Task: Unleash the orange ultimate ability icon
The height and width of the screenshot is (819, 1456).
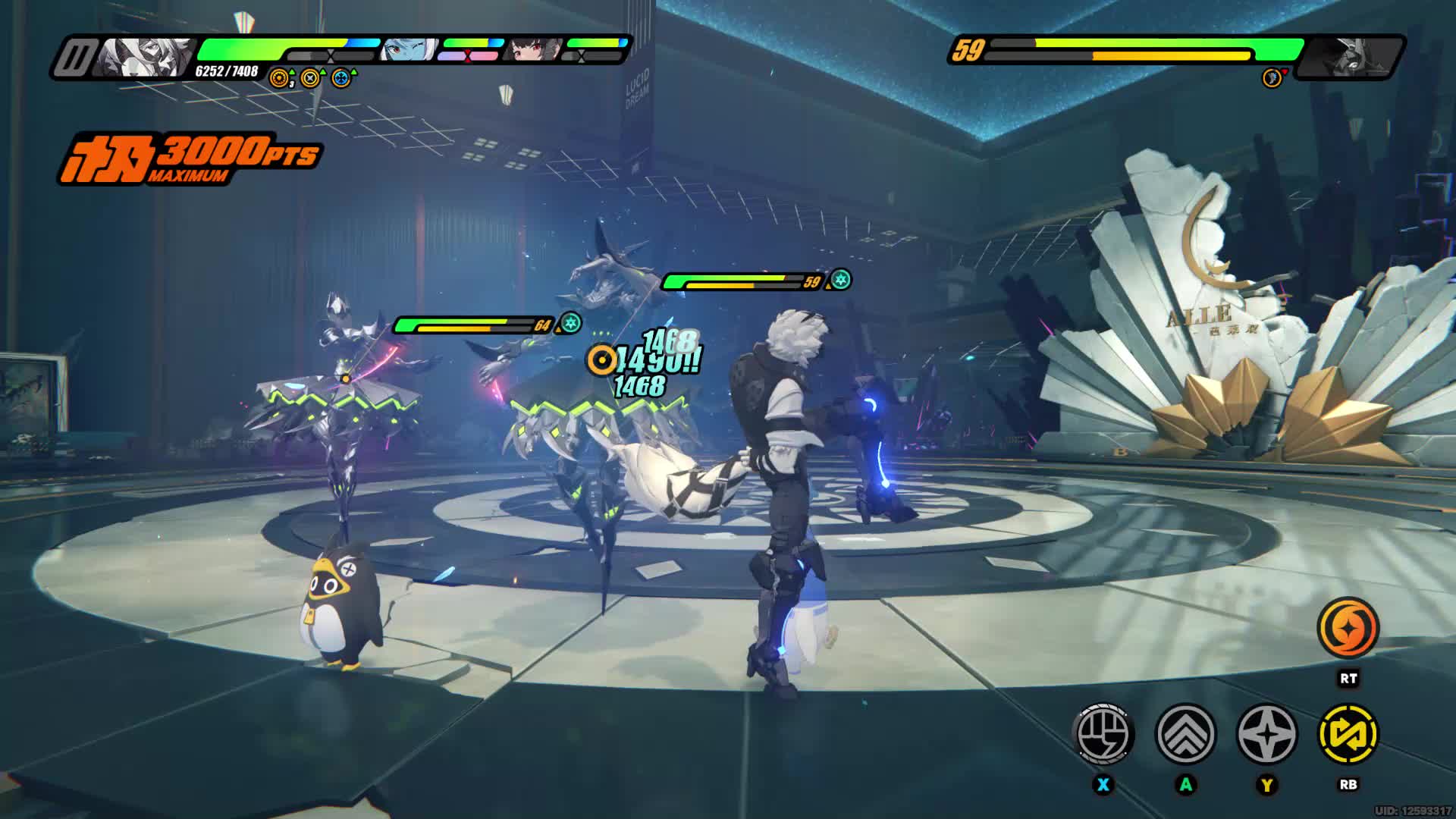Action: tap(1348, 628)
